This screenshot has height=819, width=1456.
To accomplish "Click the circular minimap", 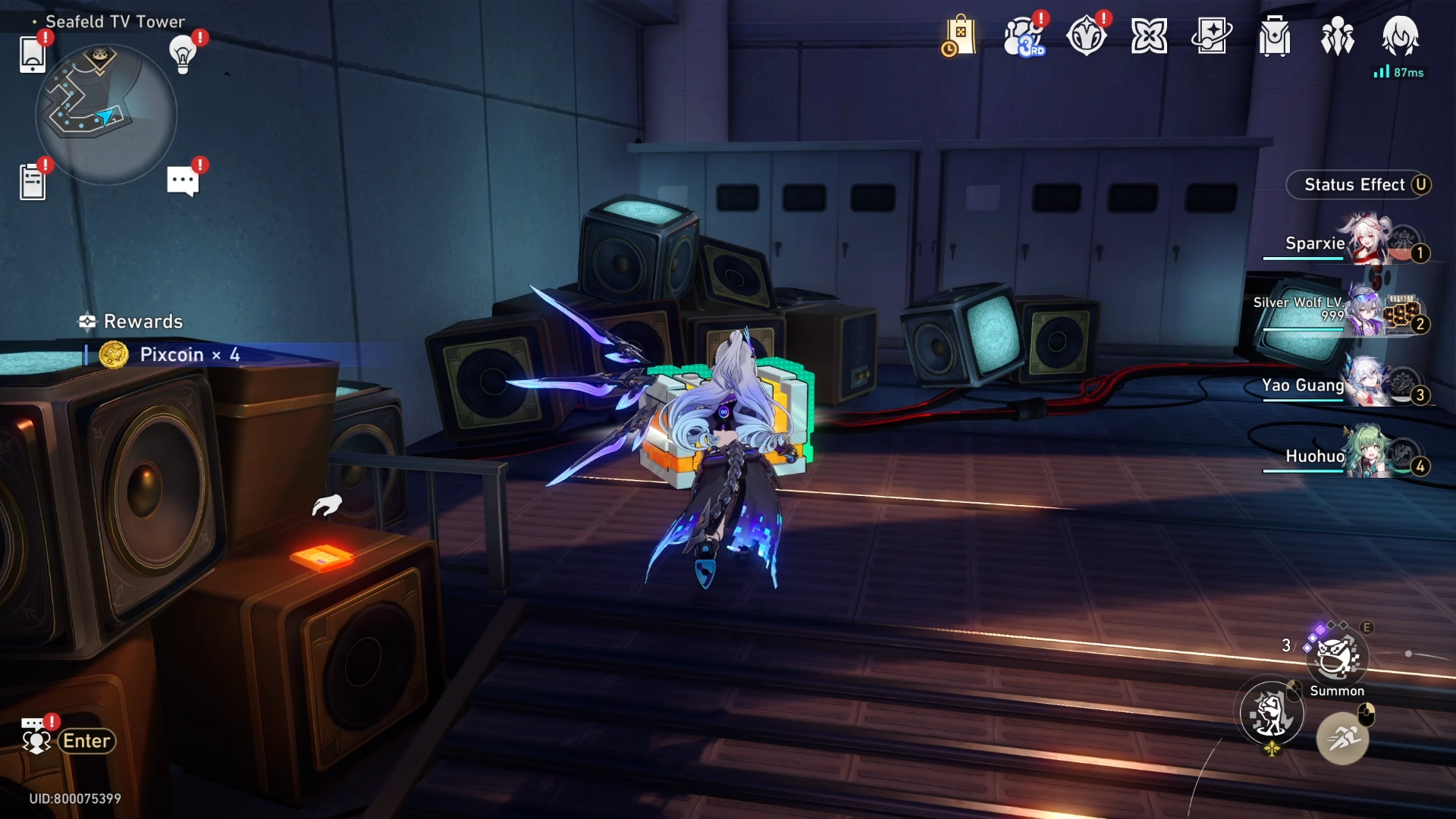I will 106,115.
